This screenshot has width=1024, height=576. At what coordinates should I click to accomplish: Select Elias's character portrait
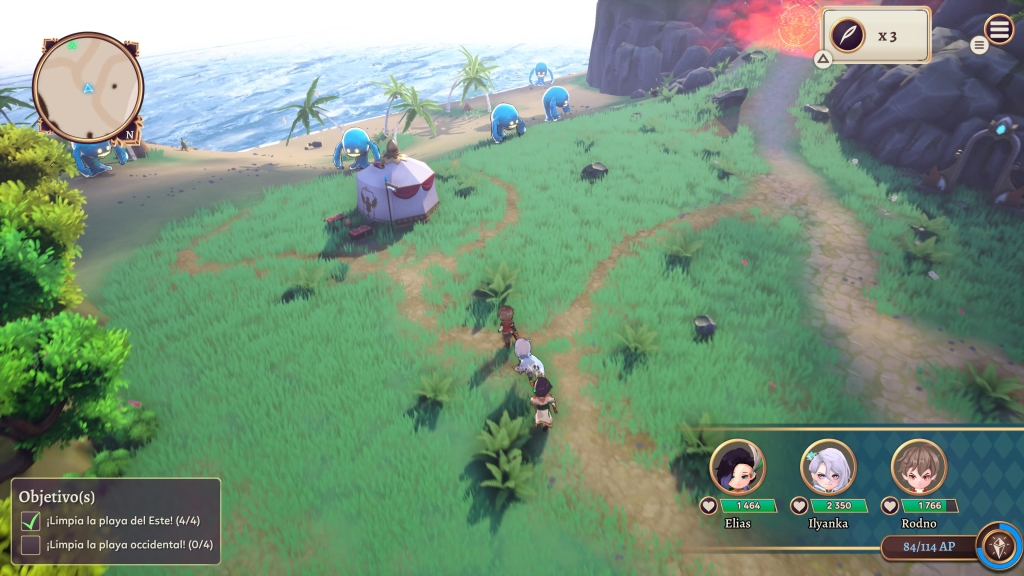coord(737,466)
